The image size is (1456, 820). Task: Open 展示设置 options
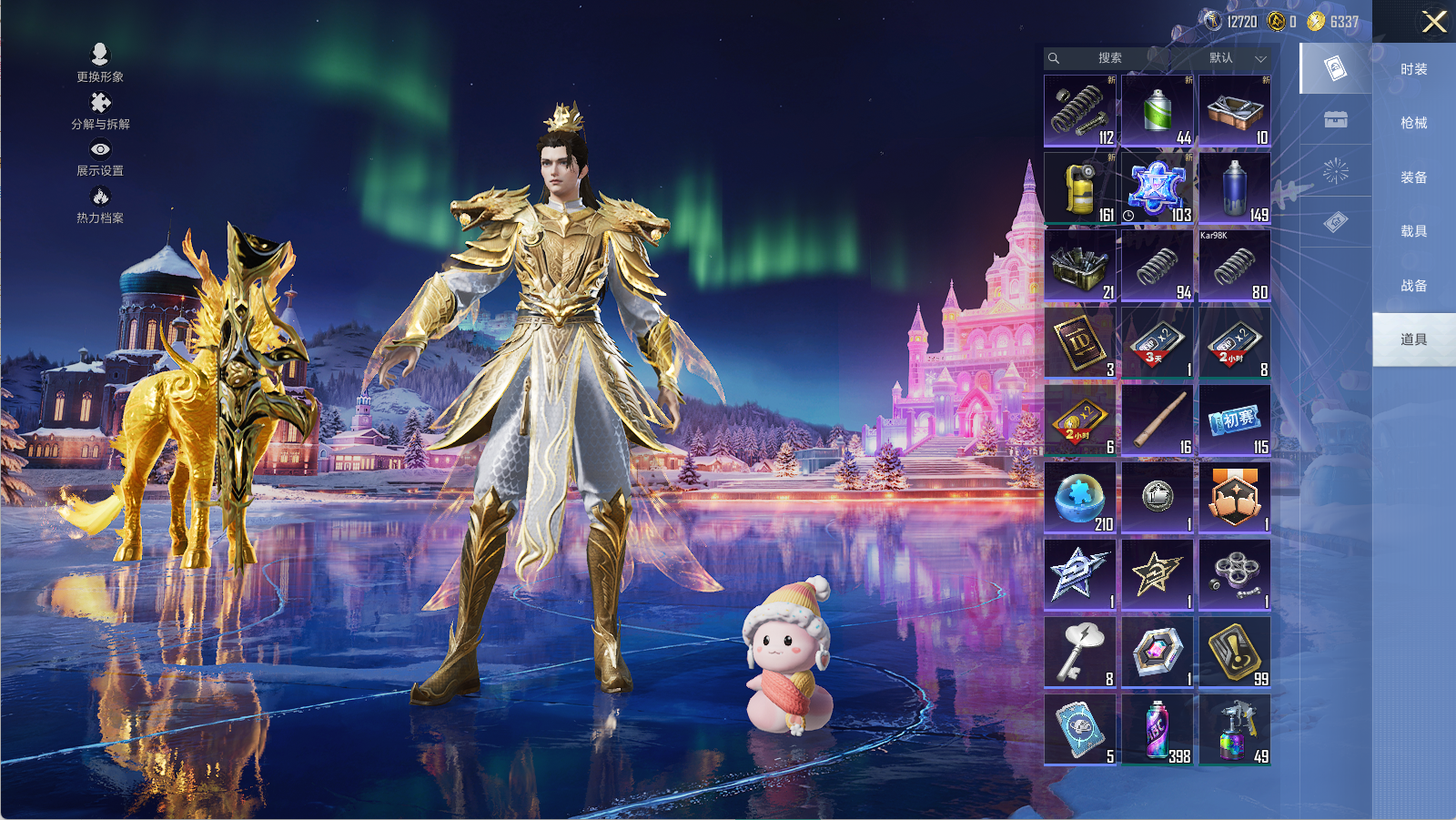[100, 157]
